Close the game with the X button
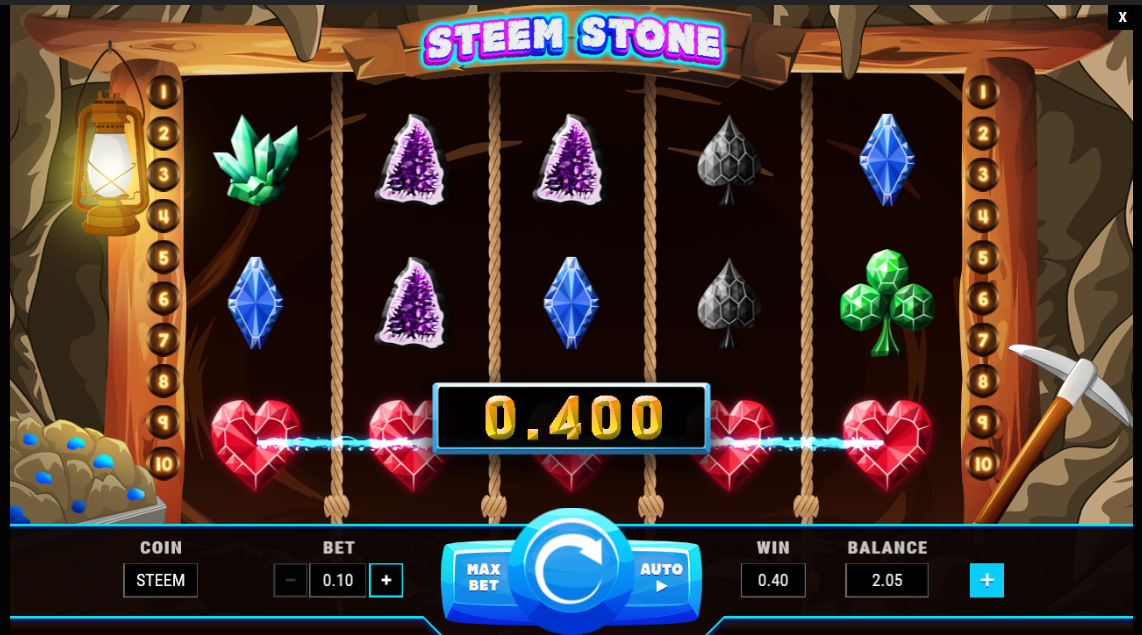 (x=1123, y=17)
